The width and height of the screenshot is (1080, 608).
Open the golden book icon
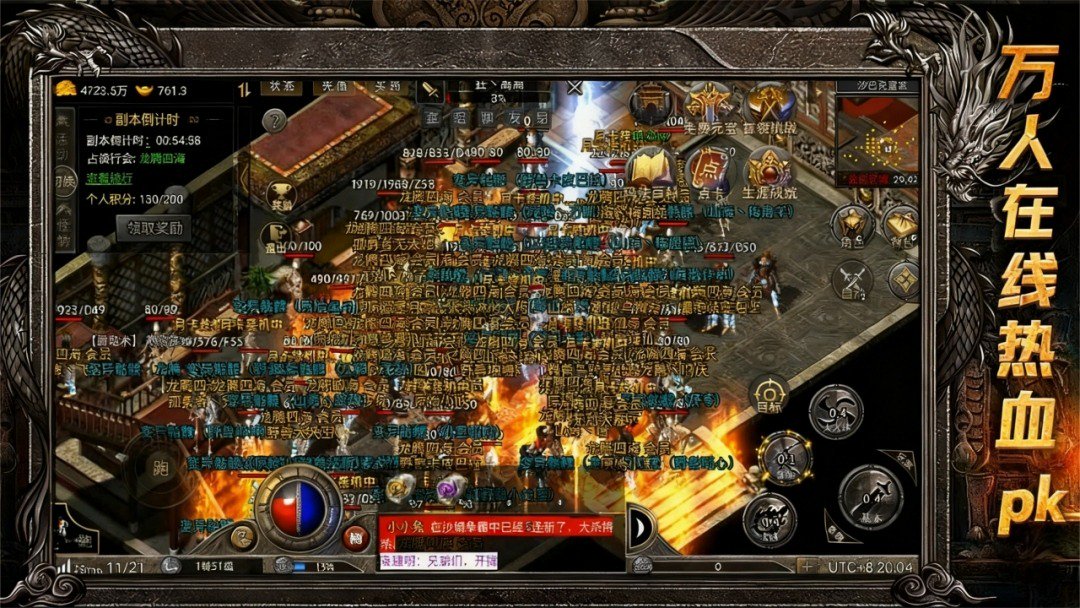coord(650,168)
